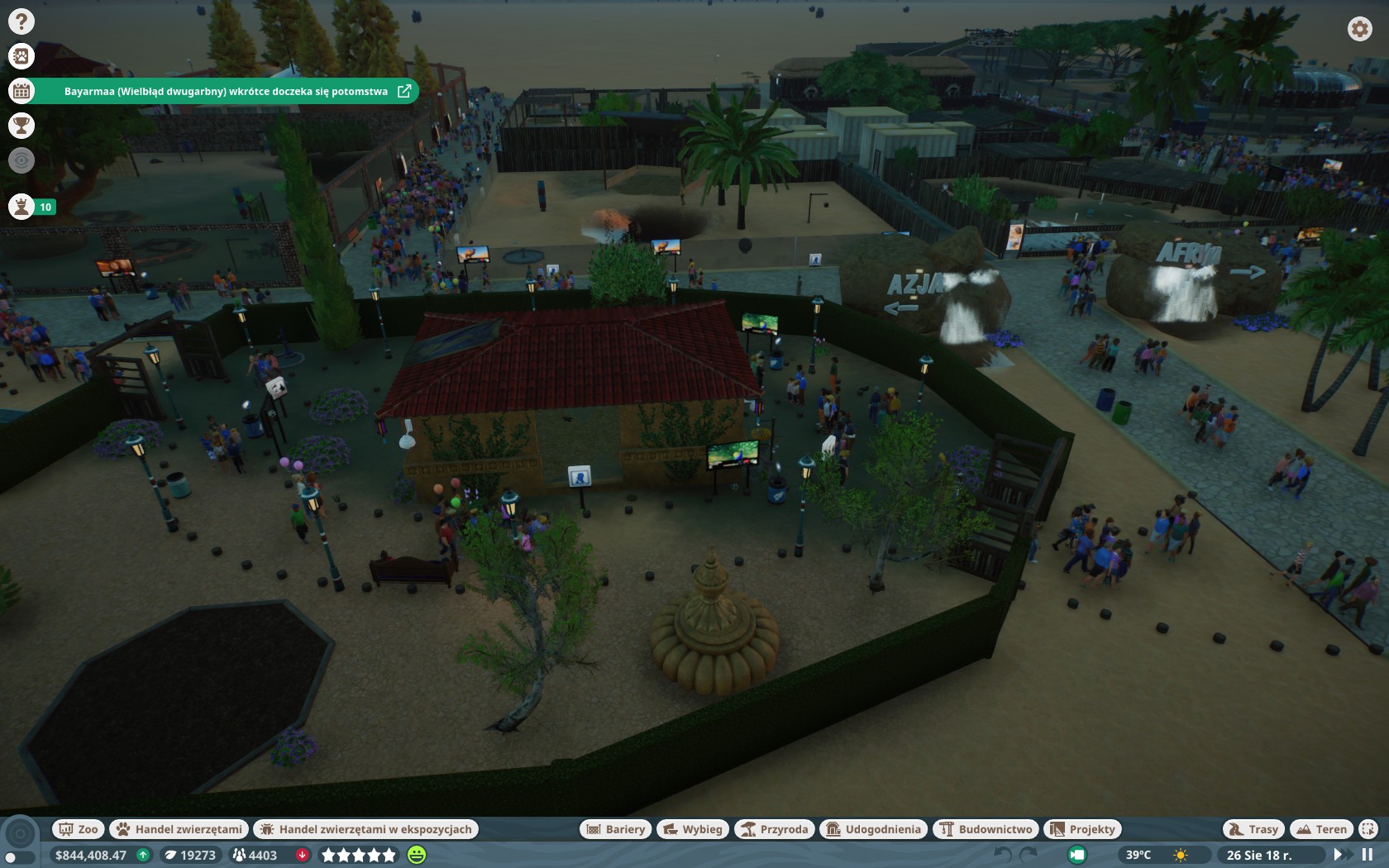Screen dimensions: 1389x868
Task: Select the Trasy paths tool
Action: (1253, 829)
